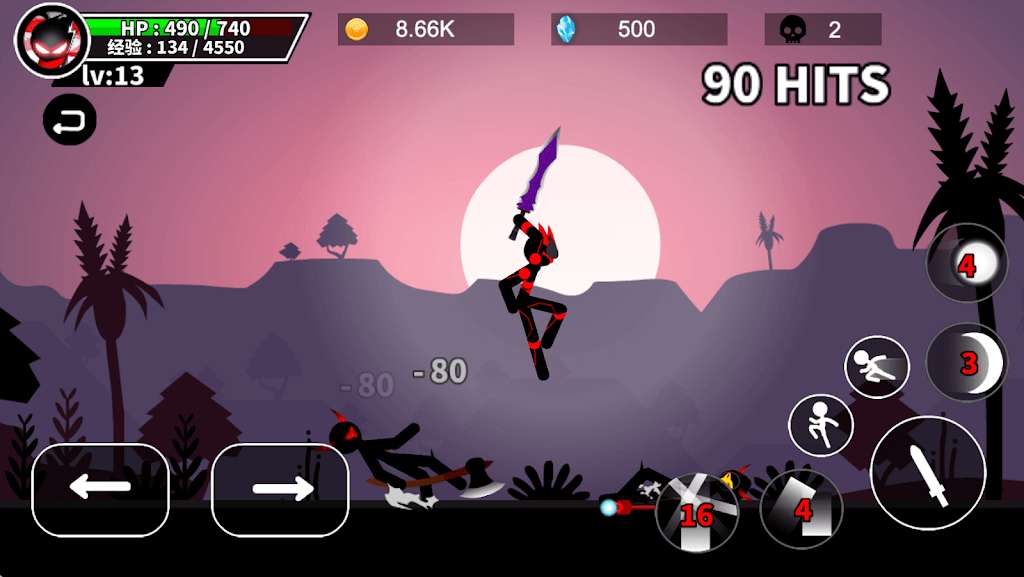Tap the back arrow button
1024x577 pixels.
click(x=70, y=121)
